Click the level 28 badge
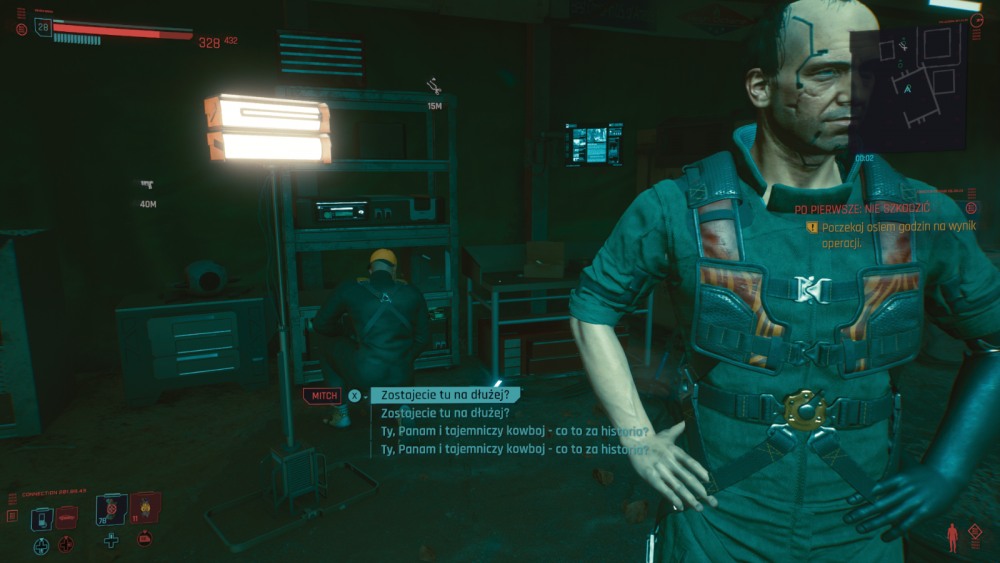 click(x=43, y=27)
